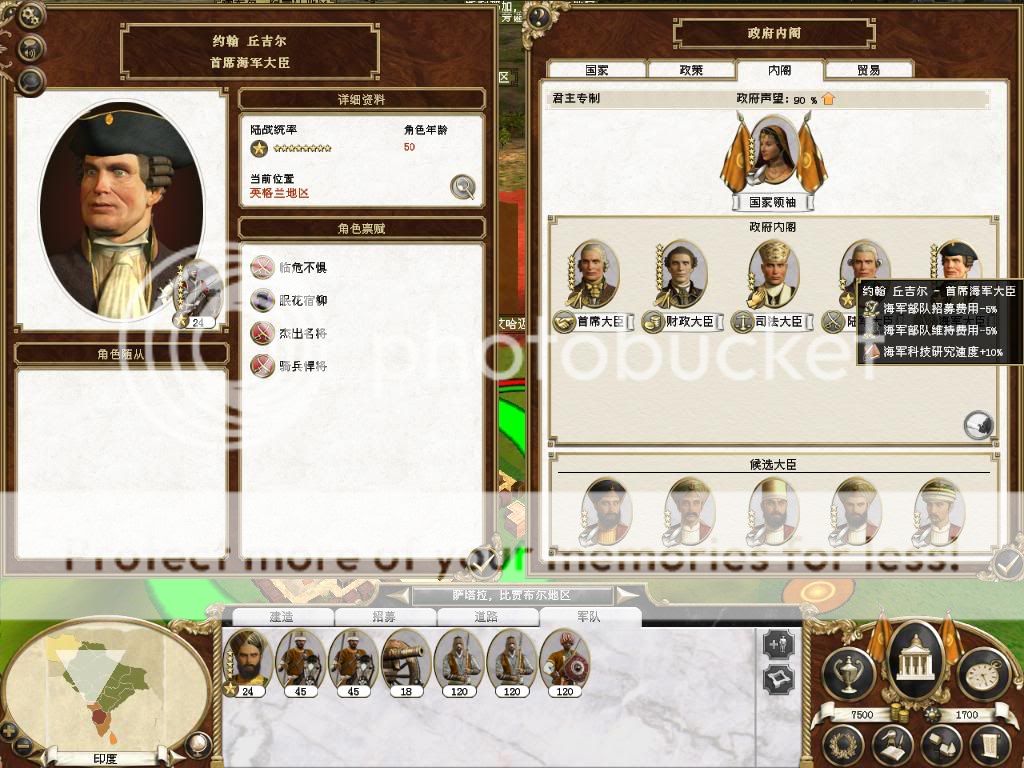Image resolution: width=1024 pixels, height=768 pixels.
Task: Locate character with the magnifying glass button
Action: (x=462, y=186)
